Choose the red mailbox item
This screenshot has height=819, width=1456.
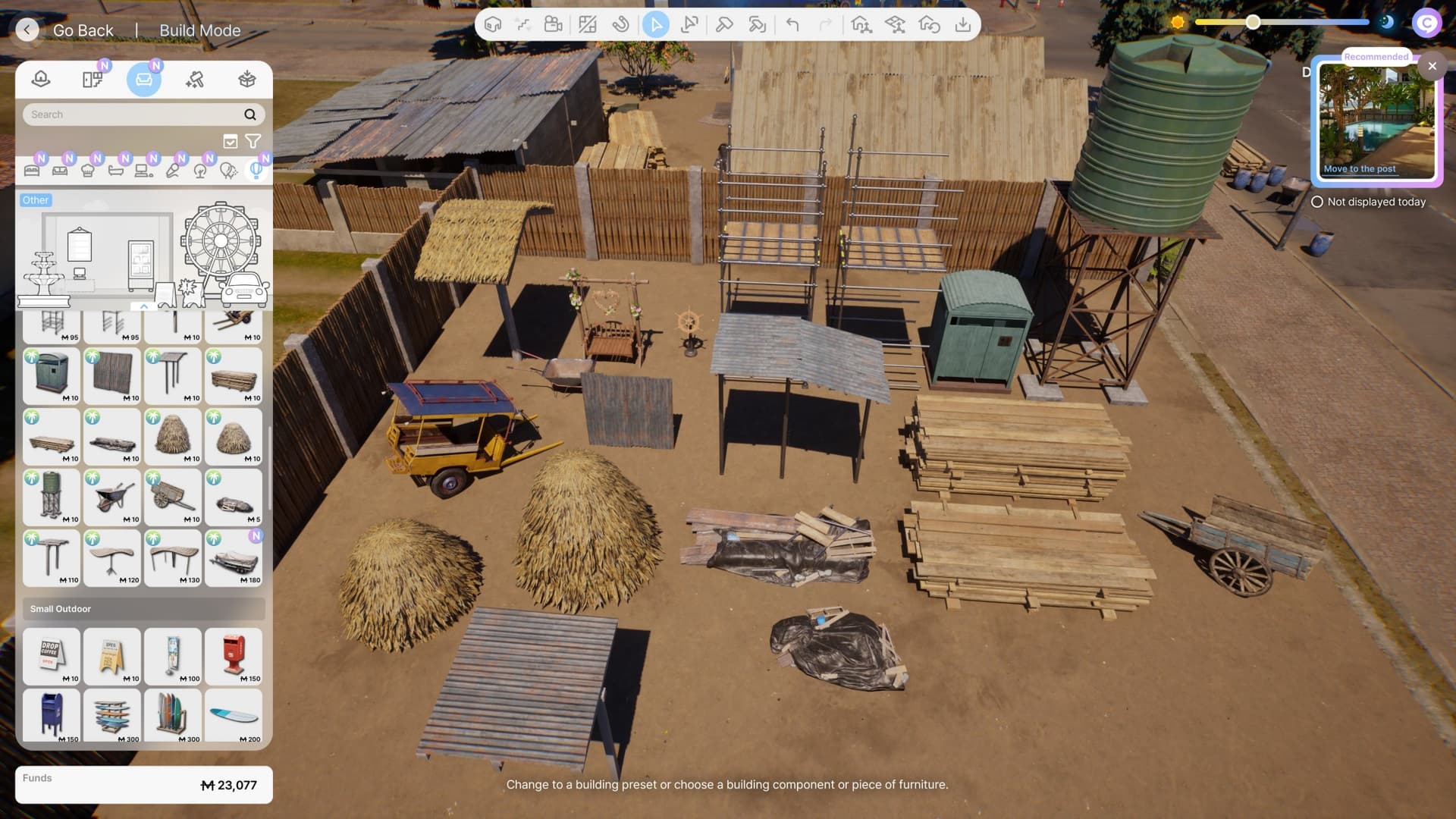(x=234, y=656)
